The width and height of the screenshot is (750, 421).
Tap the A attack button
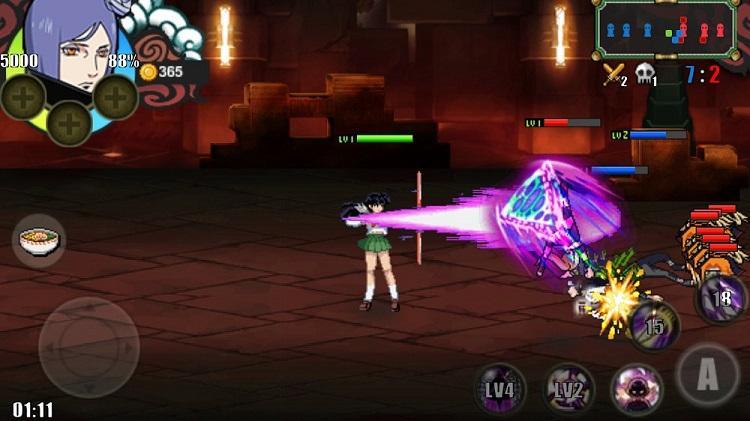707,375
